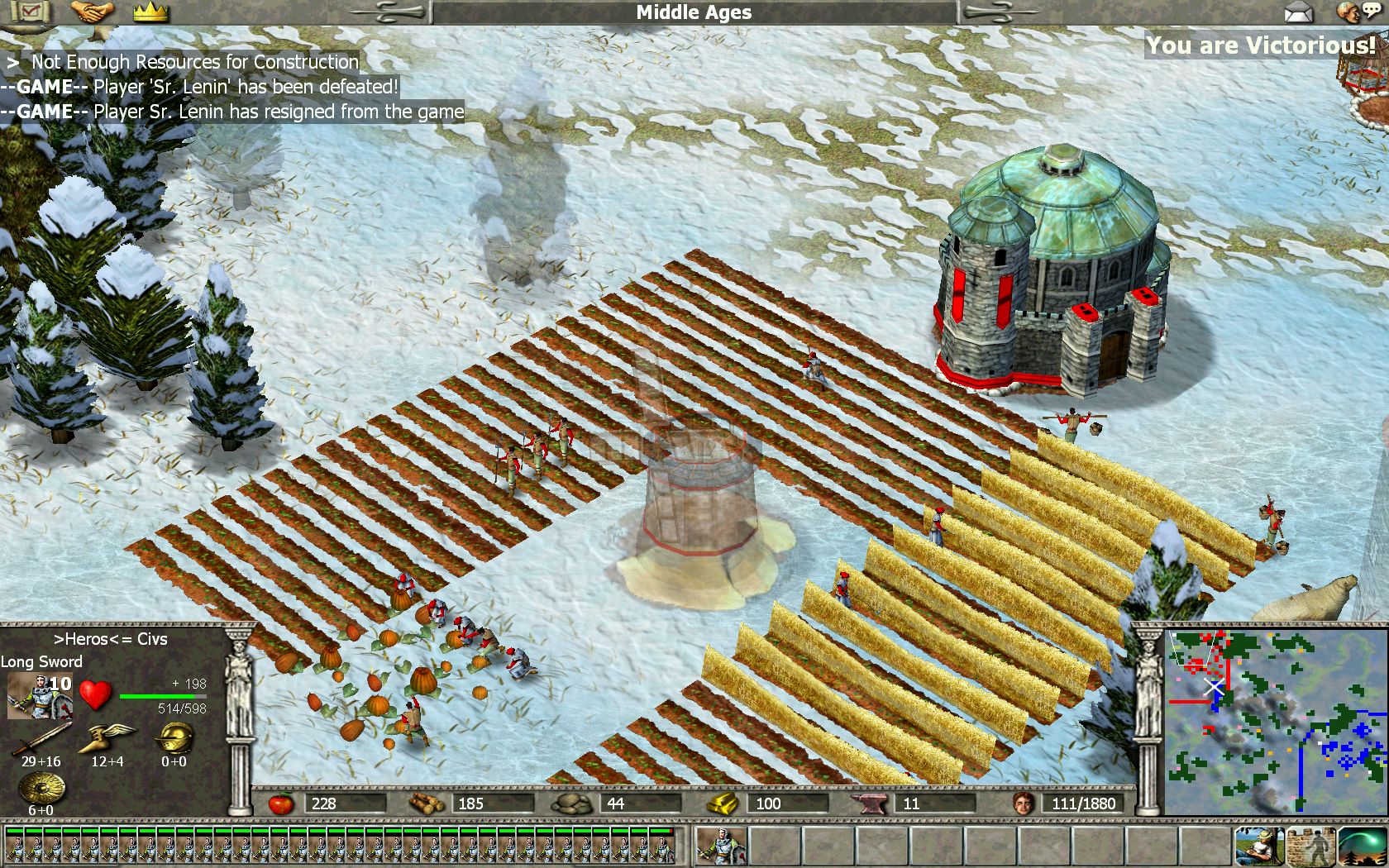Find idle citizen with the resting villager button
The image size is (1389, 868).
click(1258, 845)
